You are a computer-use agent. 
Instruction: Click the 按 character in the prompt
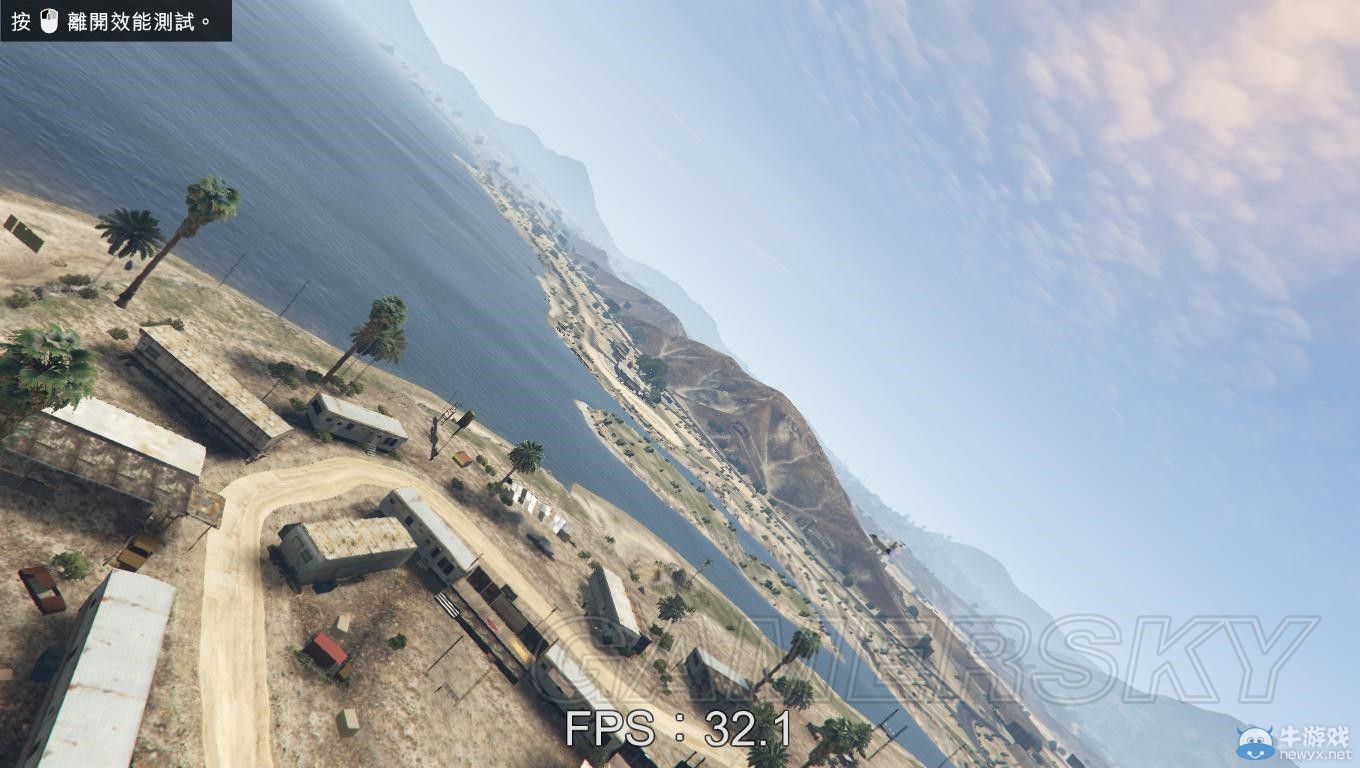click(20, 21)
